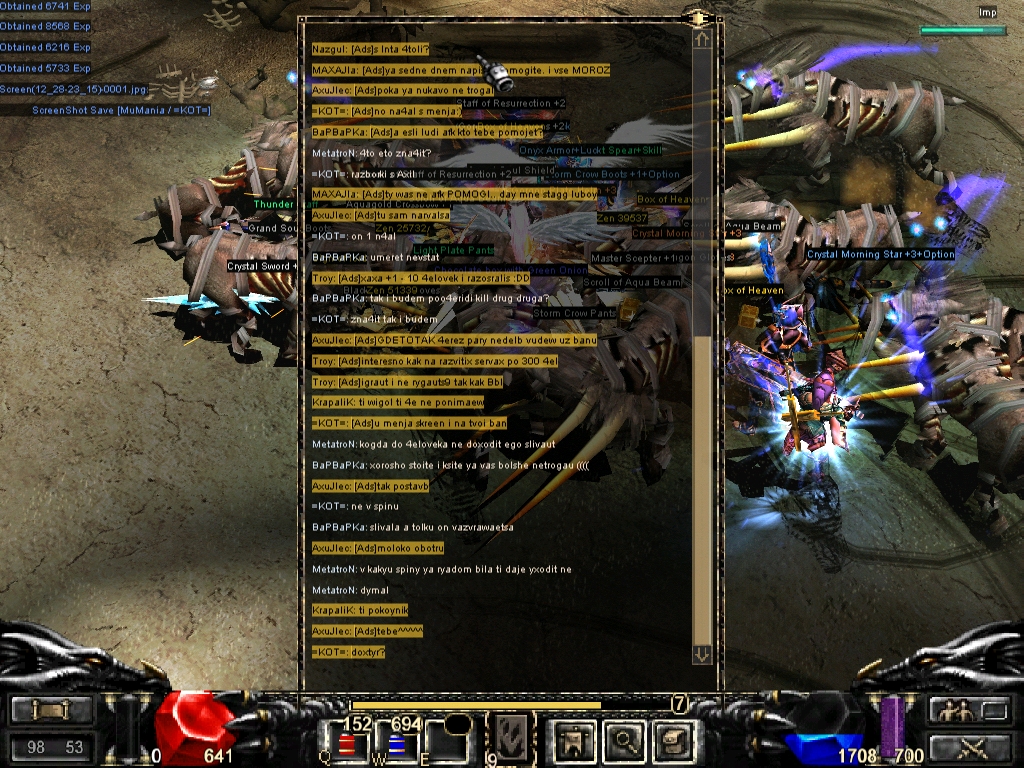Click the last chat line "=KOT=: doxtyr?"
This screenshot has height=768, width=1024.
point(349,652)
